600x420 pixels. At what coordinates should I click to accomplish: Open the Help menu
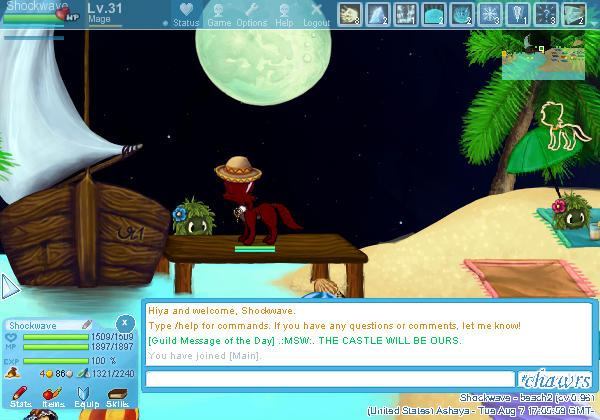pyautogui.click(x=284, y=13)
